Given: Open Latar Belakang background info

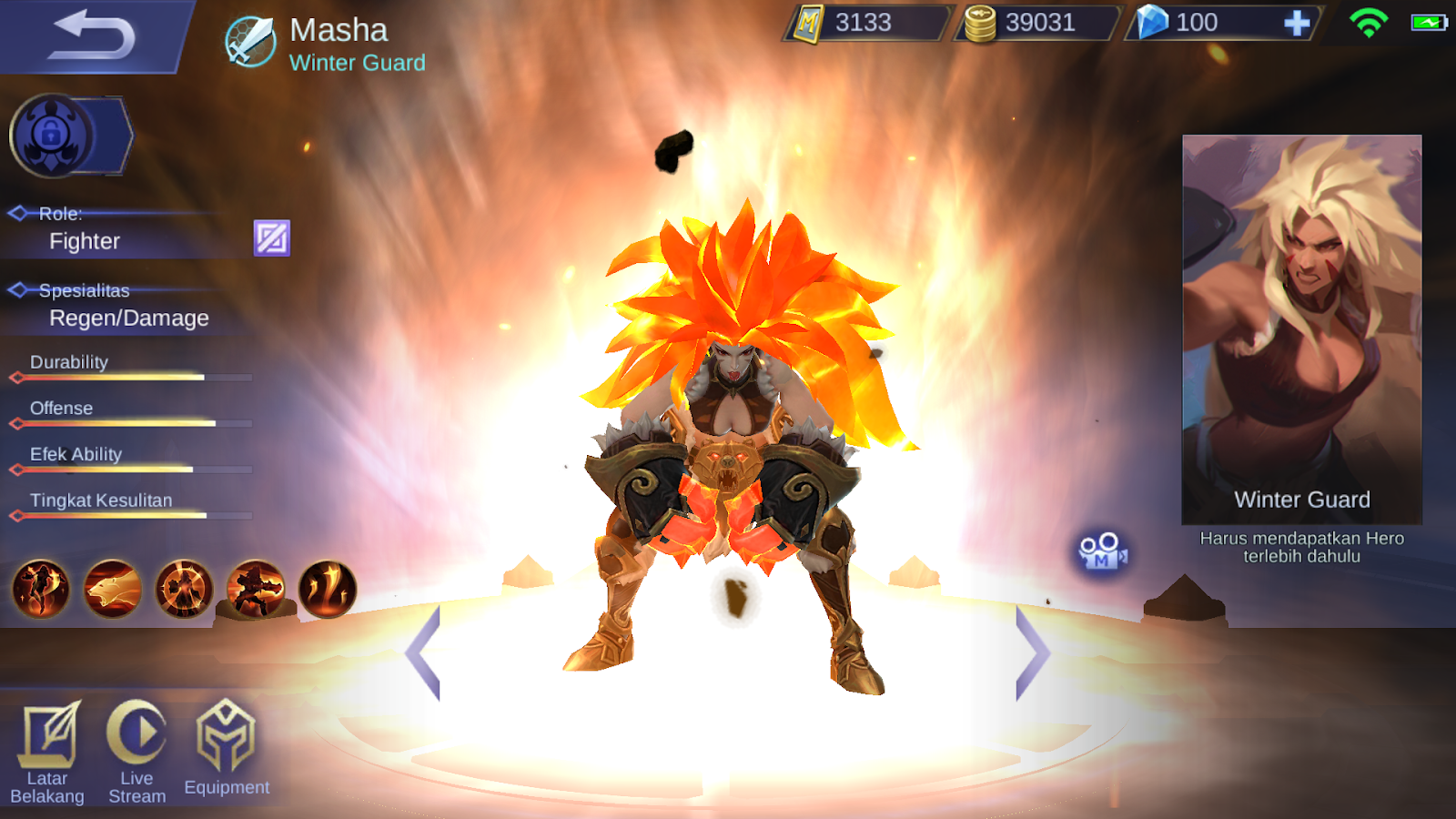Looking at the screenshot, I should [x=50, y=737].
